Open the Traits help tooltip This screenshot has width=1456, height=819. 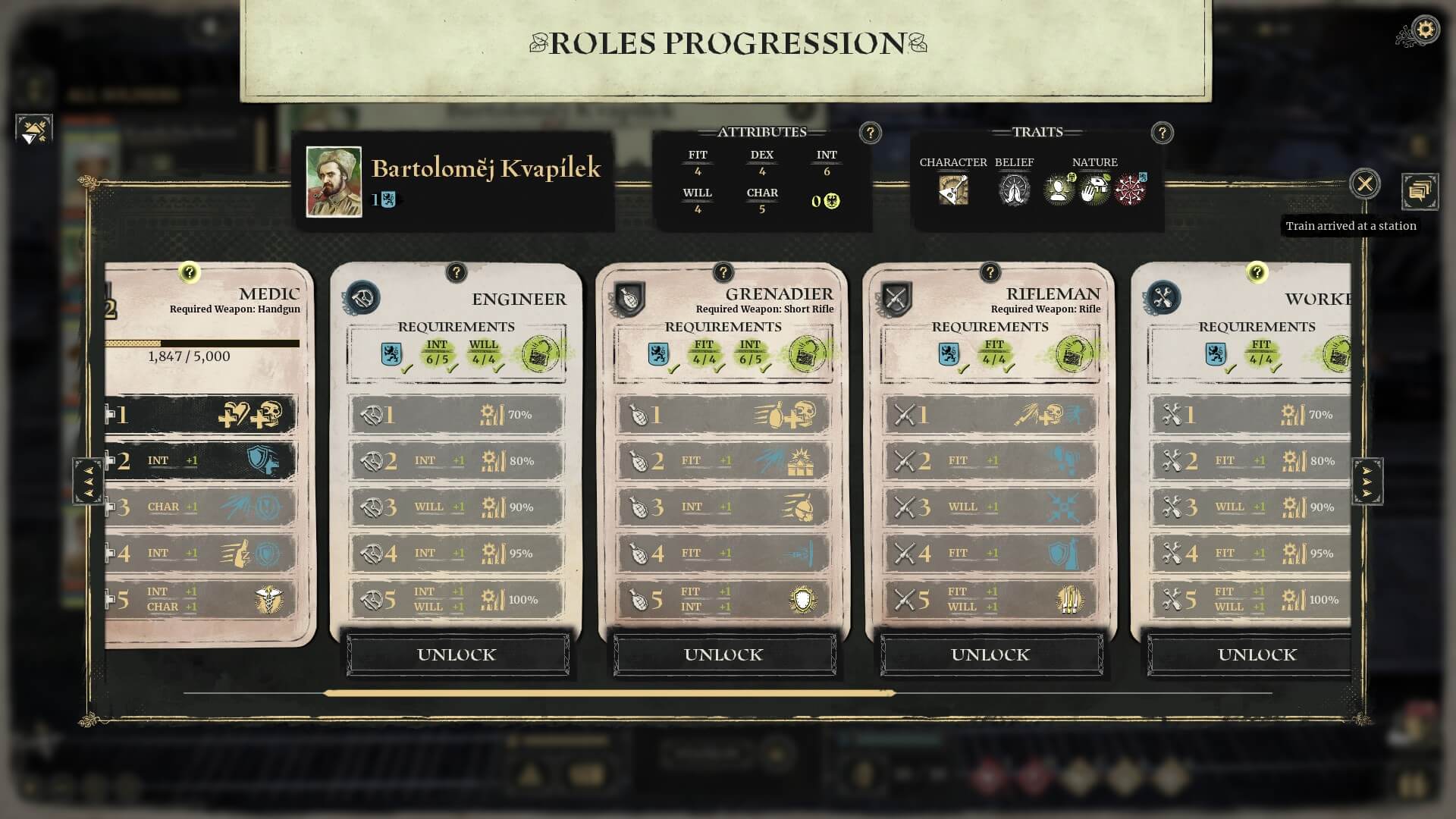point(1162,133)
